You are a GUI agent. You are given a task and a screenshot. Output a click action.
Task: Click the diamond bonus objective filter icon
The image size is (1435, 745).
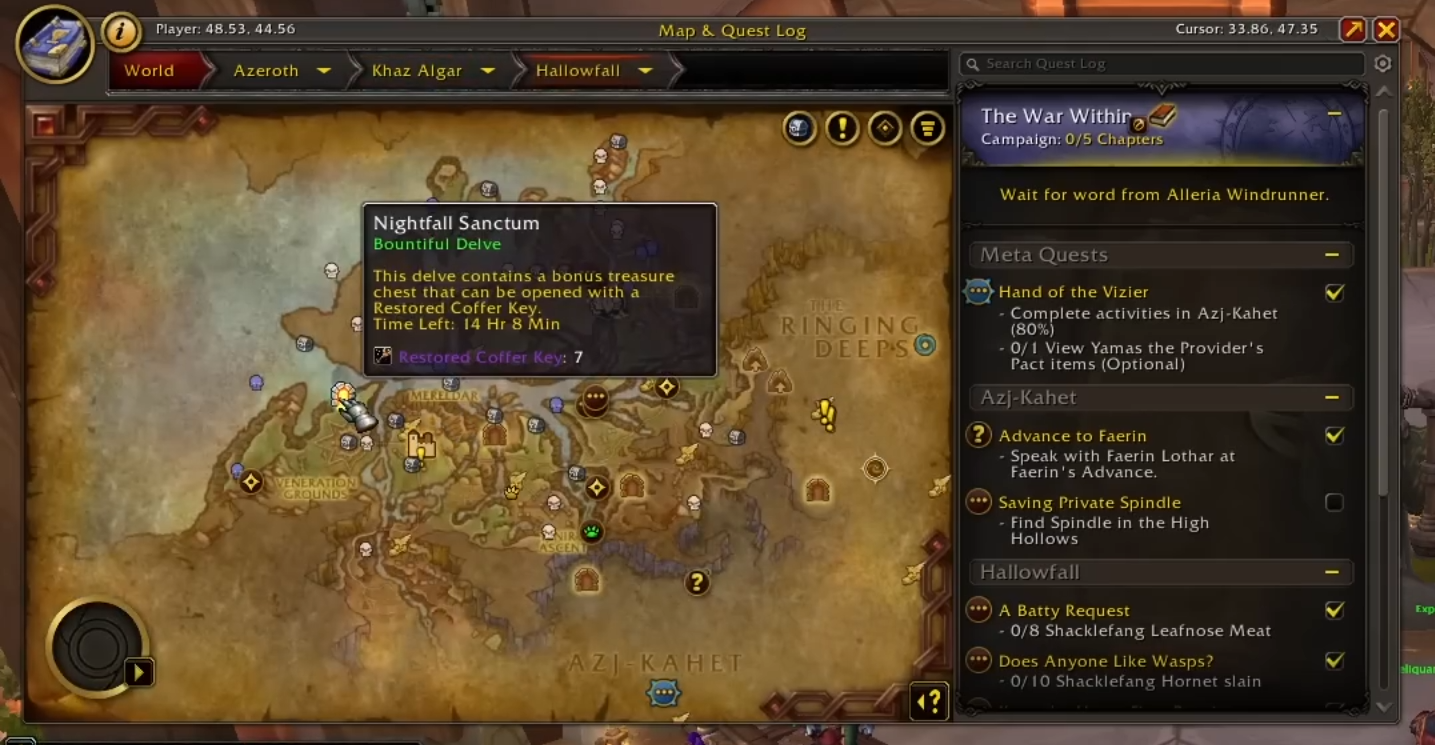coord(886,129)
